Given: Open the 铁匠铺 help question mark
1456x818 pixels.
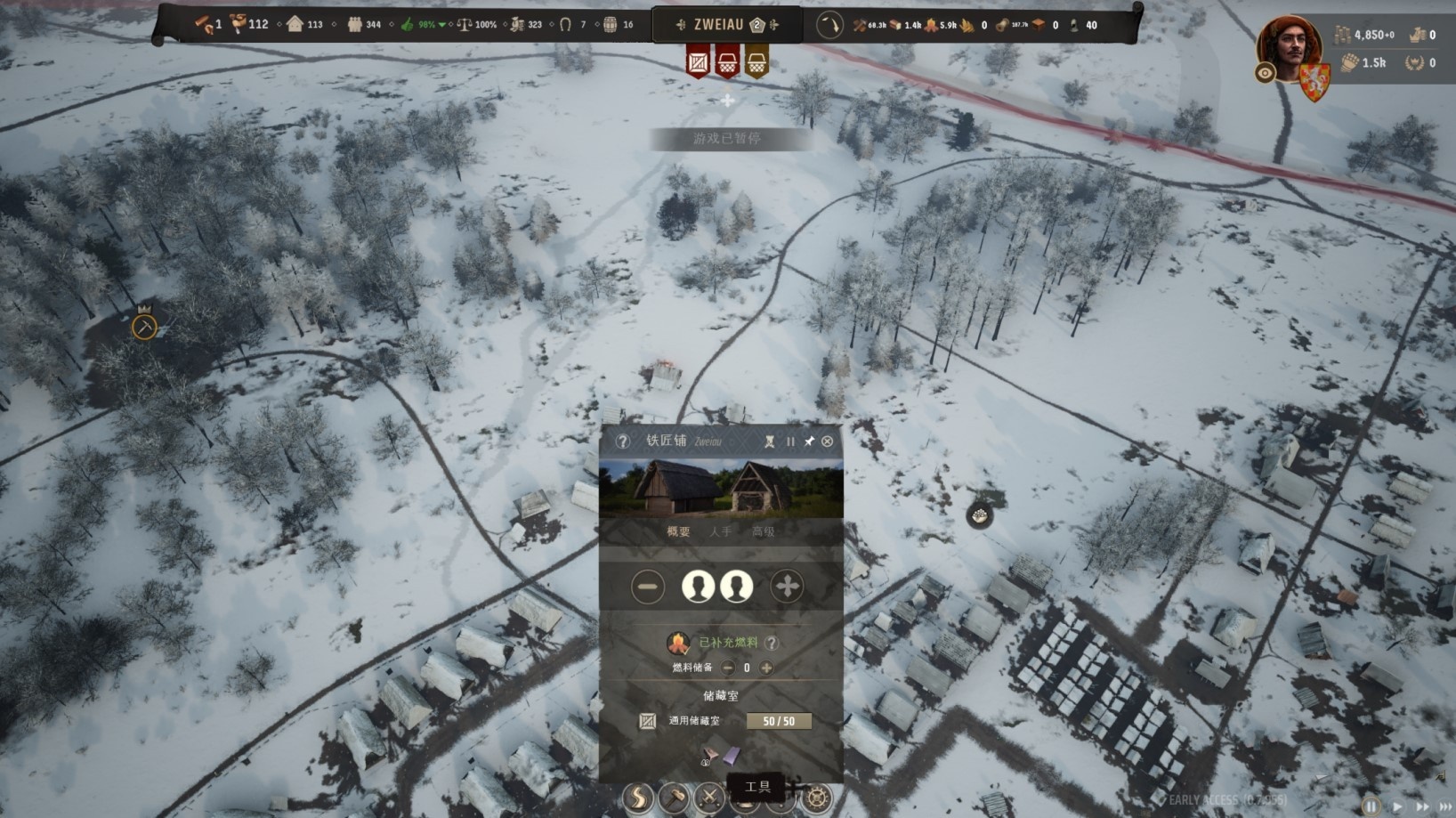Looking at the screenshot, I should [622, 441].
